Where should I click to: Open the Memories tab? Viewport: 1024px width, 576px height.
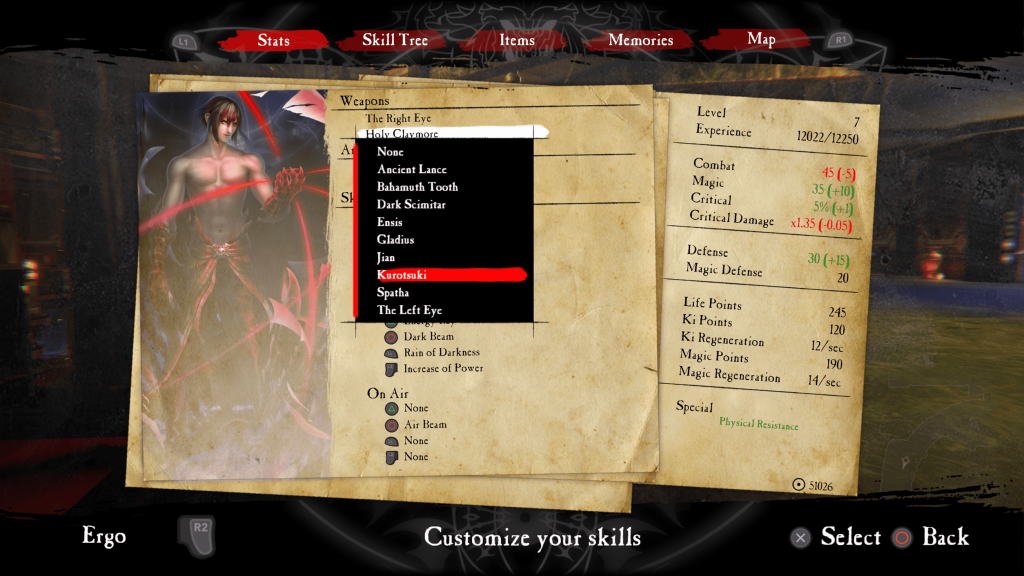(x=641, y=41)
